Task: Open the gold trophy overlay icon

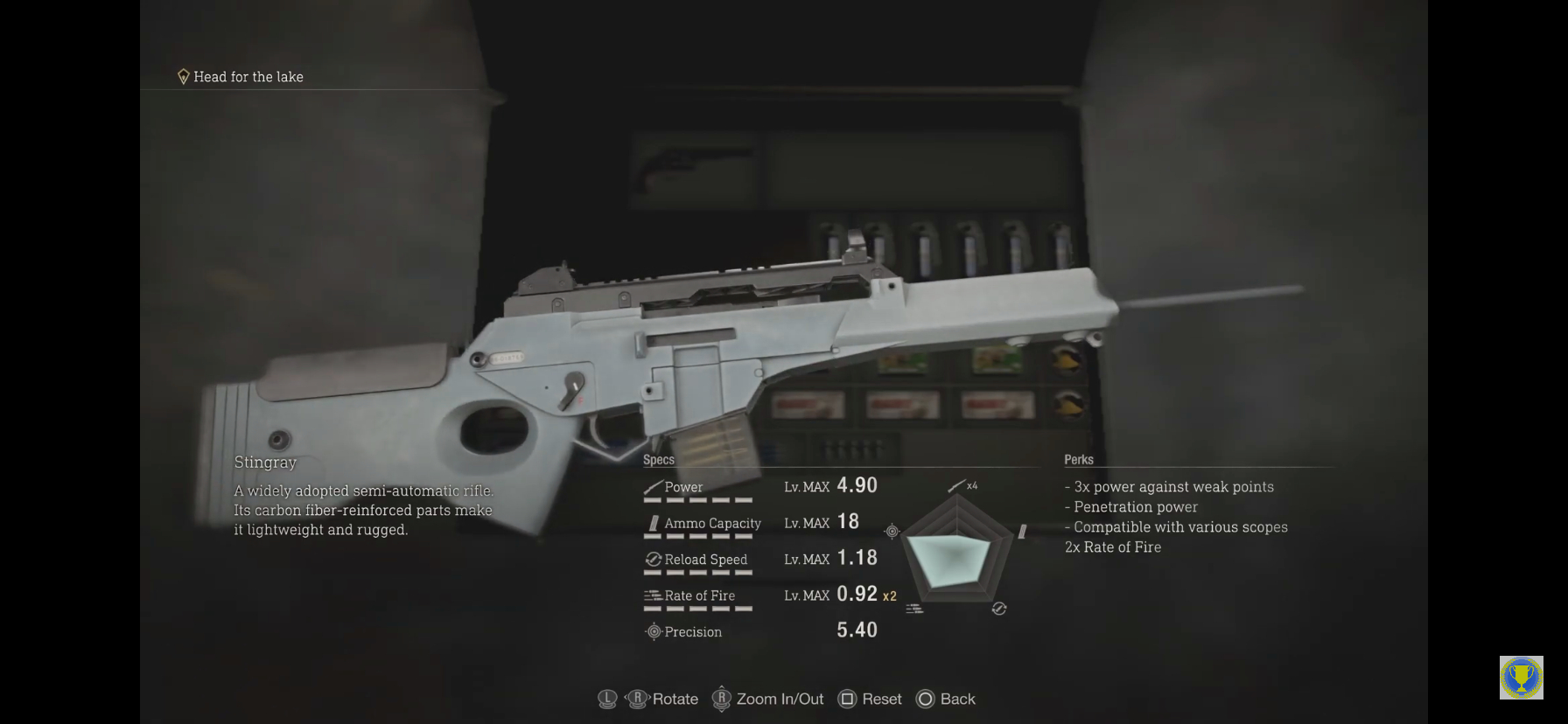Action: click(x=1521, y=678)
